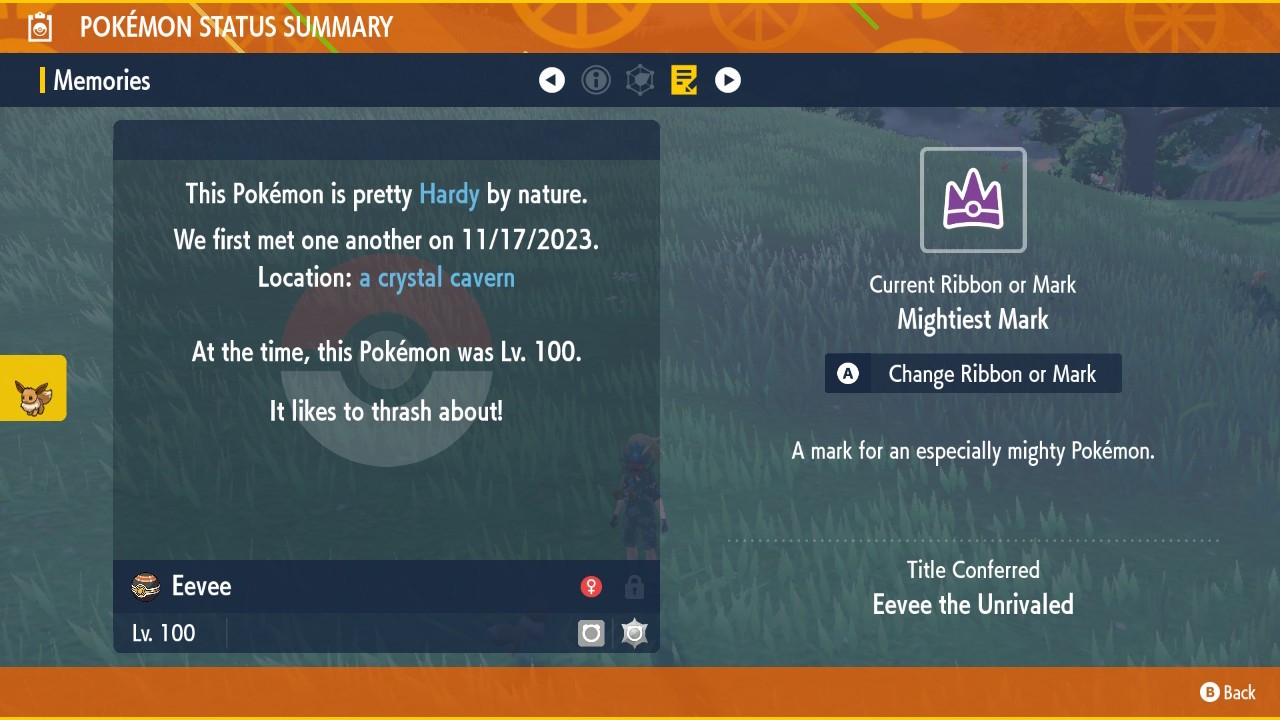Screen dimensions: 1280x720
Task: Click the Back button
Action: pyautogui.click(x=1228, y=692)
